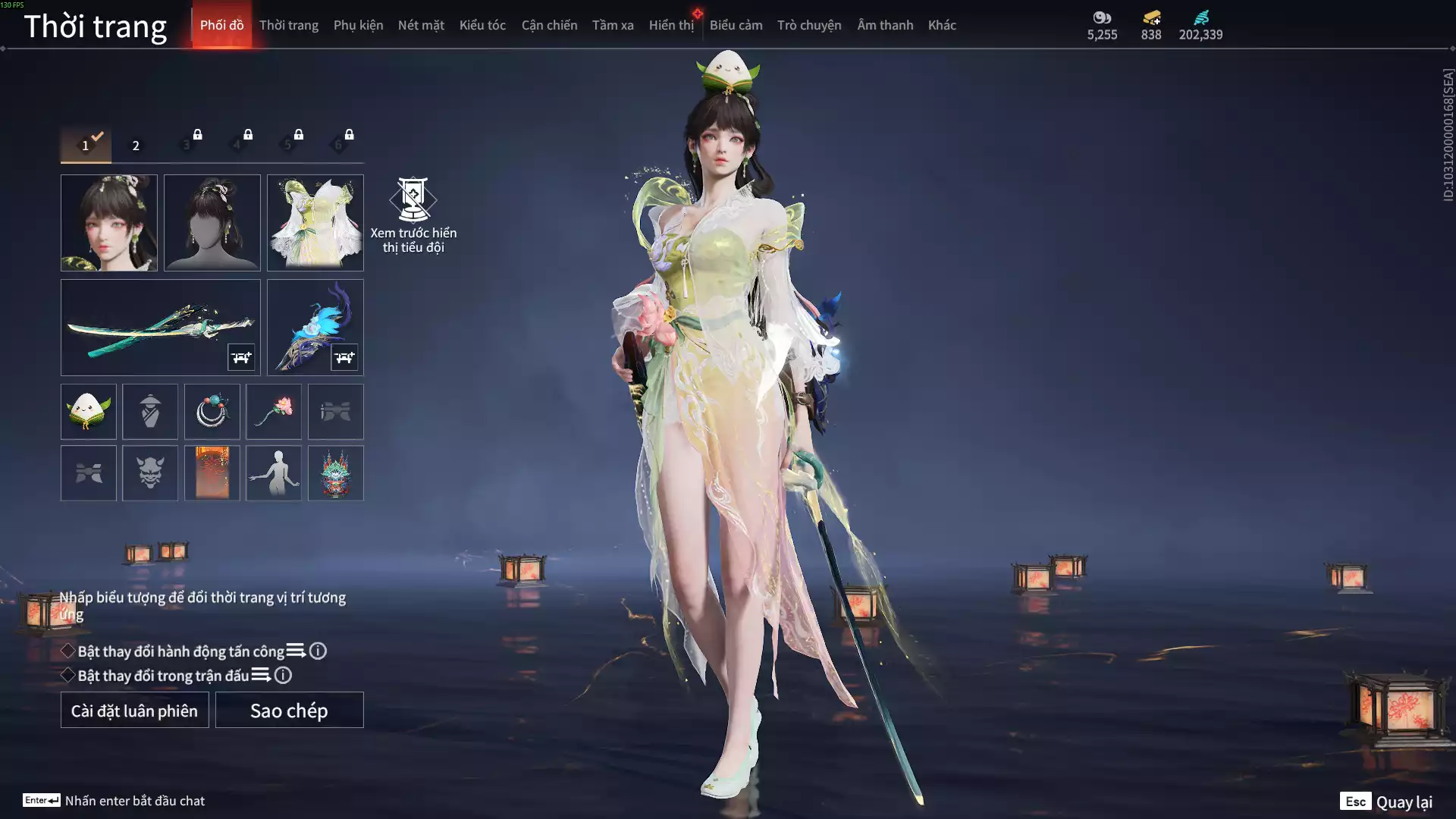Open the Biểu cảm tab
This screenshot has height=819, width=1456.
click(x=736, y=25)
